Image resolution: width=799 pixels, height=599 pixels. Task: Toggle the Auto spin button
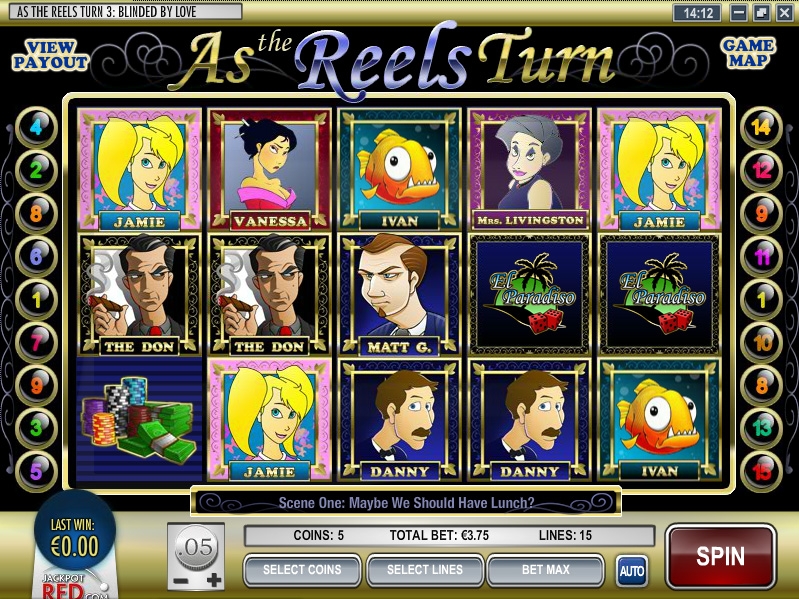coord(631,571)
